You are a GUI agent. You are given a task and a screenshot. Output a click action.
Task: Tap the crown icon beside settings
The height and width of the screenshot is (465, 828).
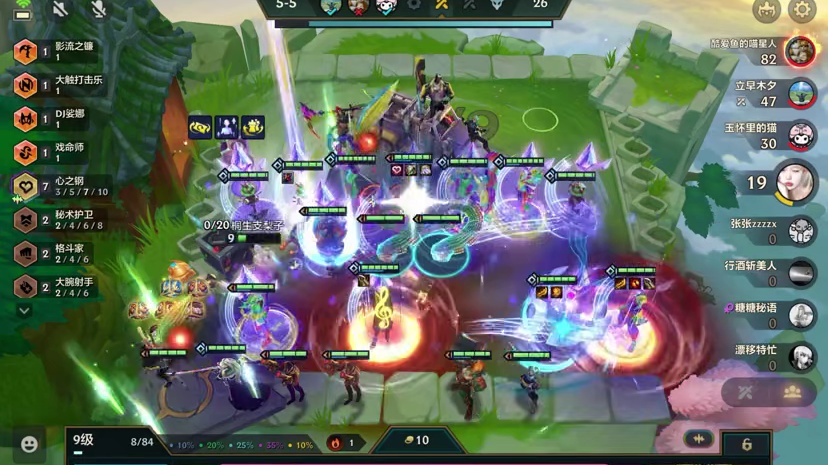[x=766, y=11]
